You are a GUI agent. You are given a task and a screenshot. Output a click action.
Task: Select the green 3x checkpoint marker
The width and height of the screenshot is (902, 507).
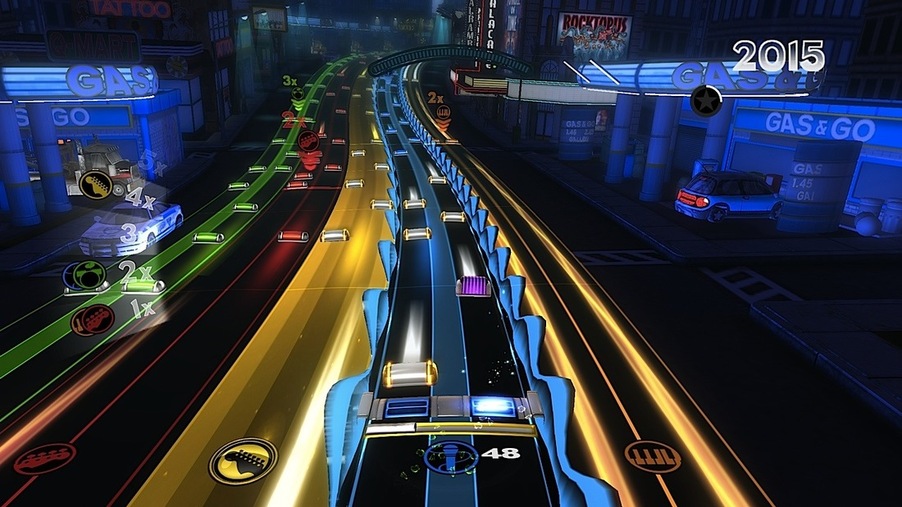[298, 95]
